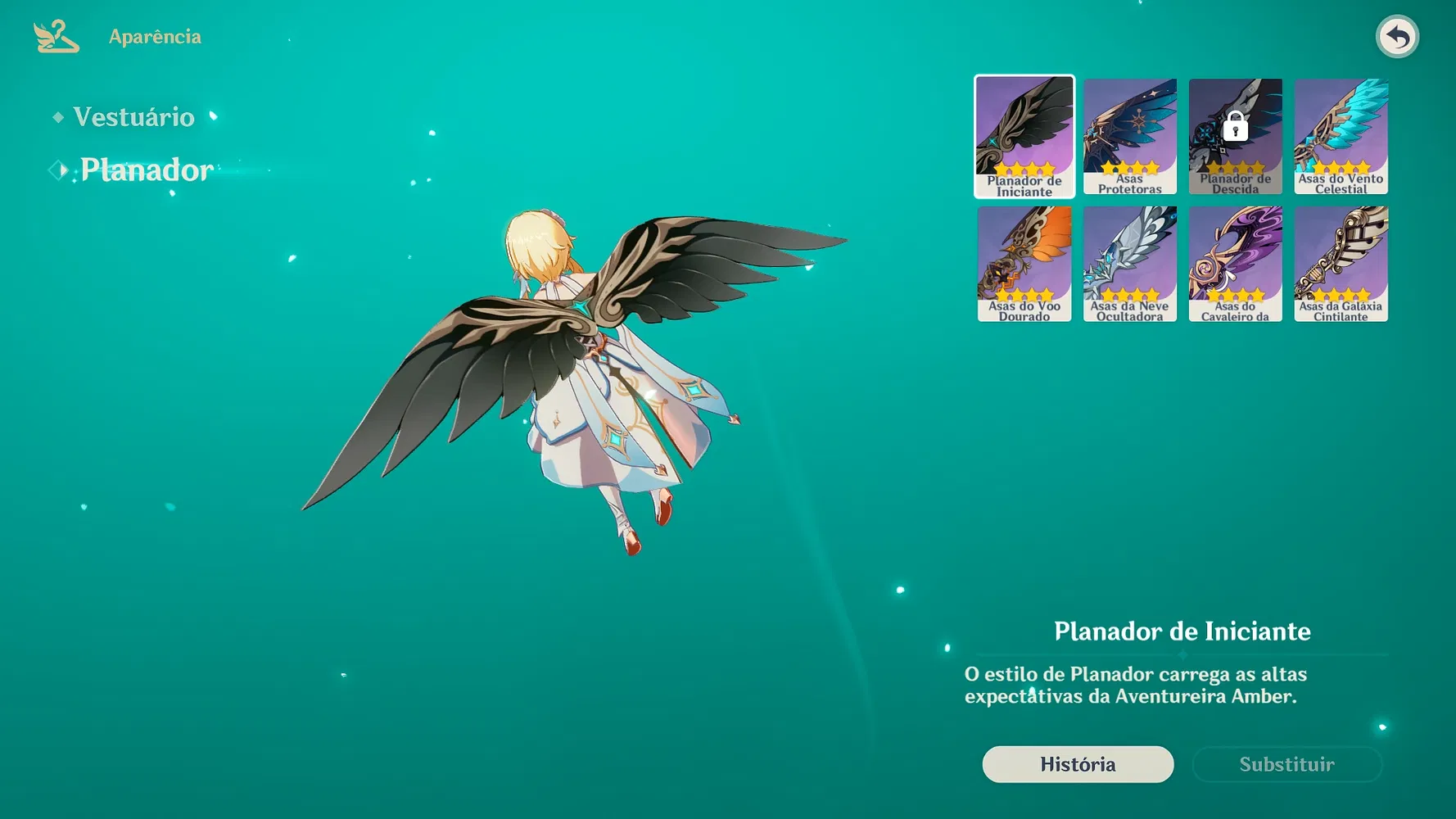
Task: Select the Asas da Galáxia Cintilante glider
Action: [1341, 264]
